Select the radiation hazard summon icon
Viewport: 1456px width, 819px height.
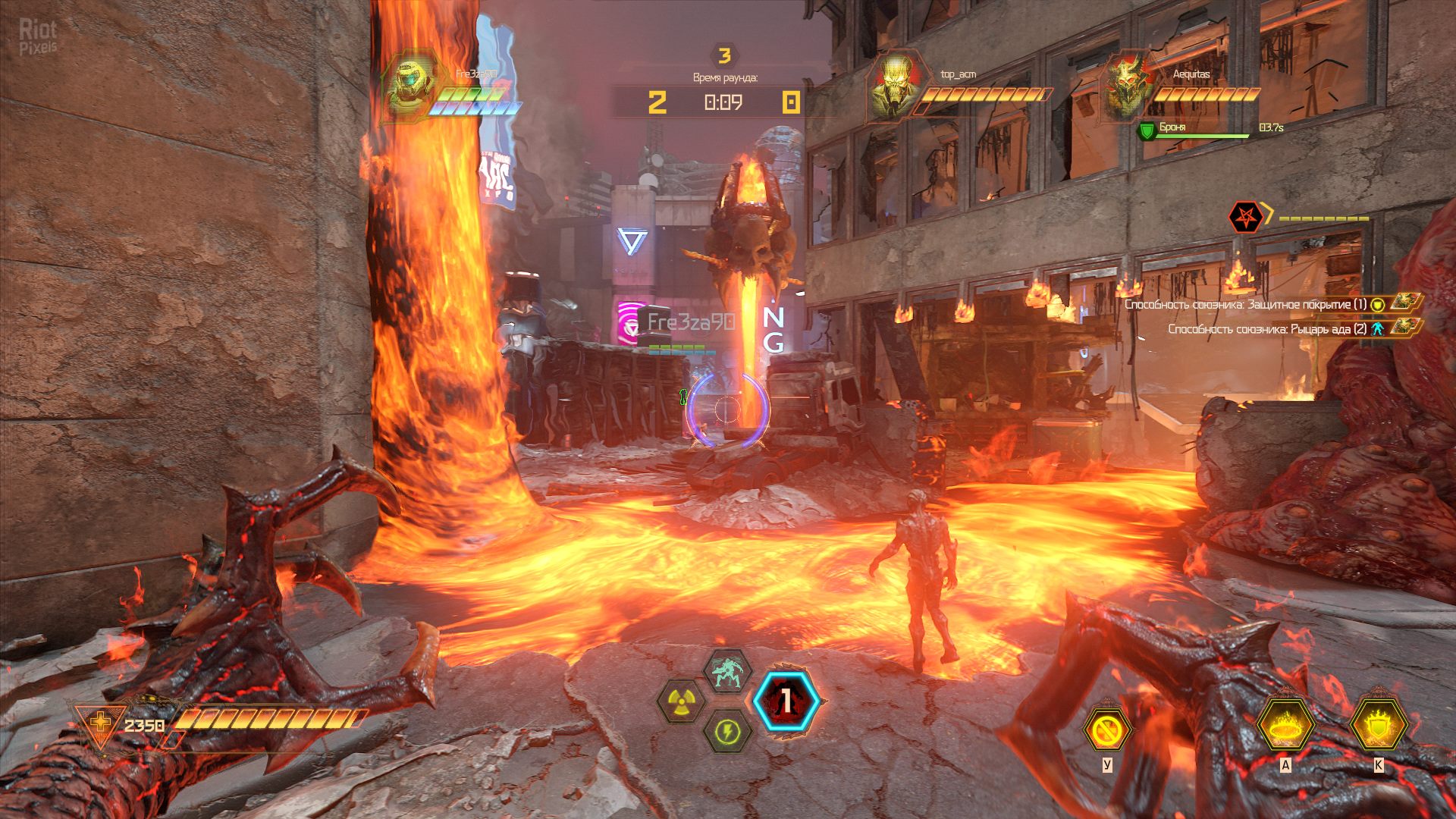tap(681, 701)
